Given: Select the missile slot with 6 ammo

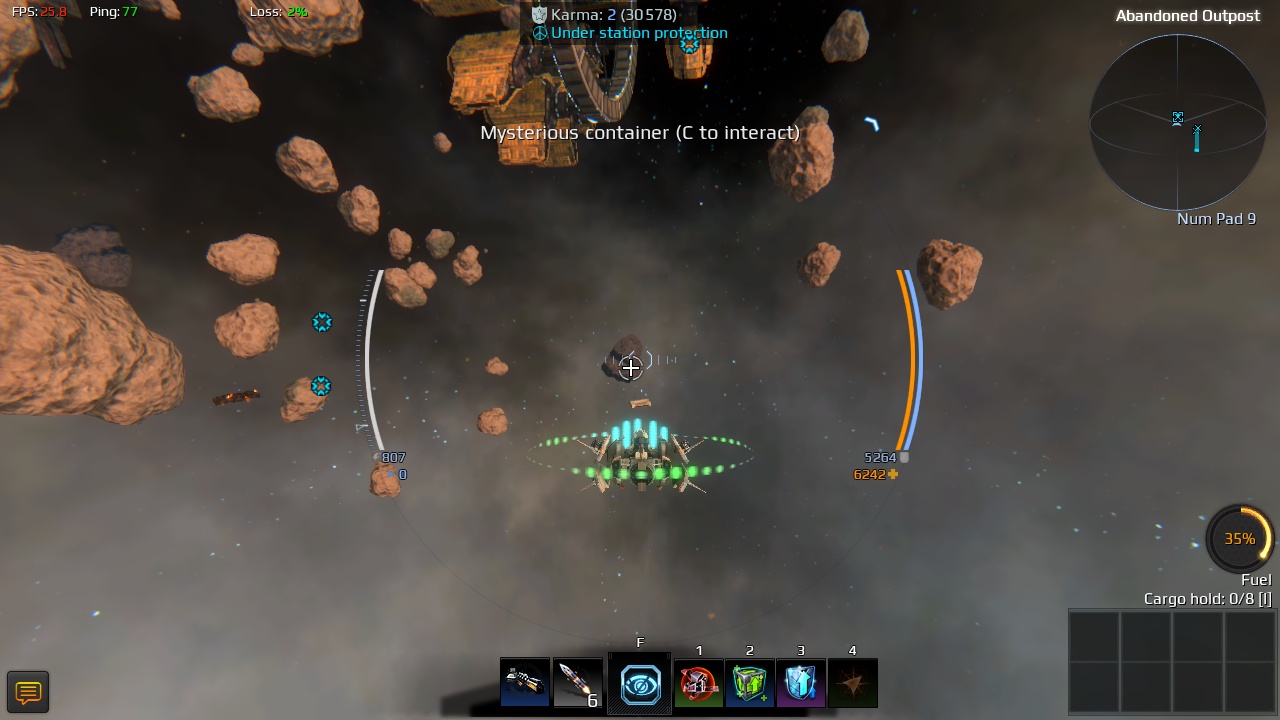Looking at the screenshot, I should tap(578, 683).
